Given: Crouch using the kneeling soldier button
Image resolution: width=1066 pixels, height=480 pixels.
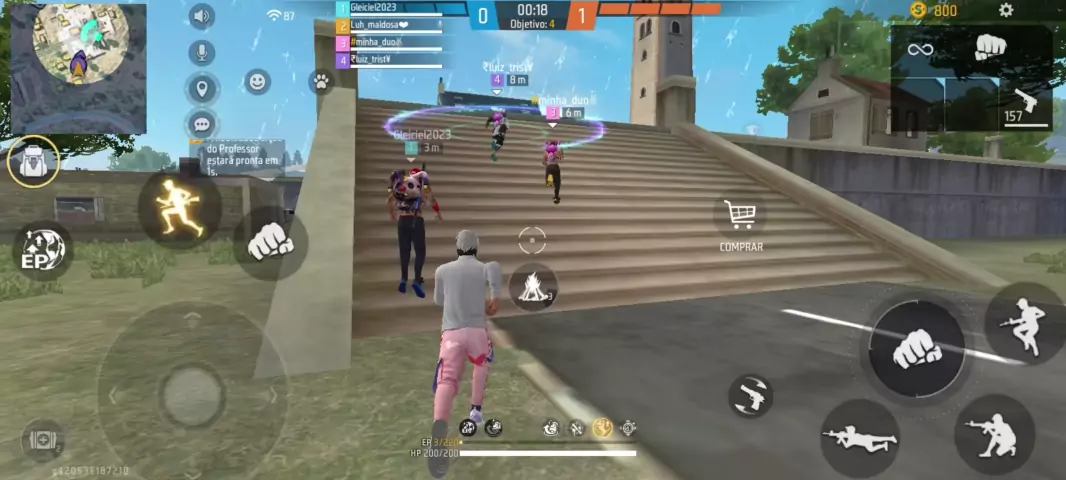Looking at the screenshot, I should click(994, 434).
